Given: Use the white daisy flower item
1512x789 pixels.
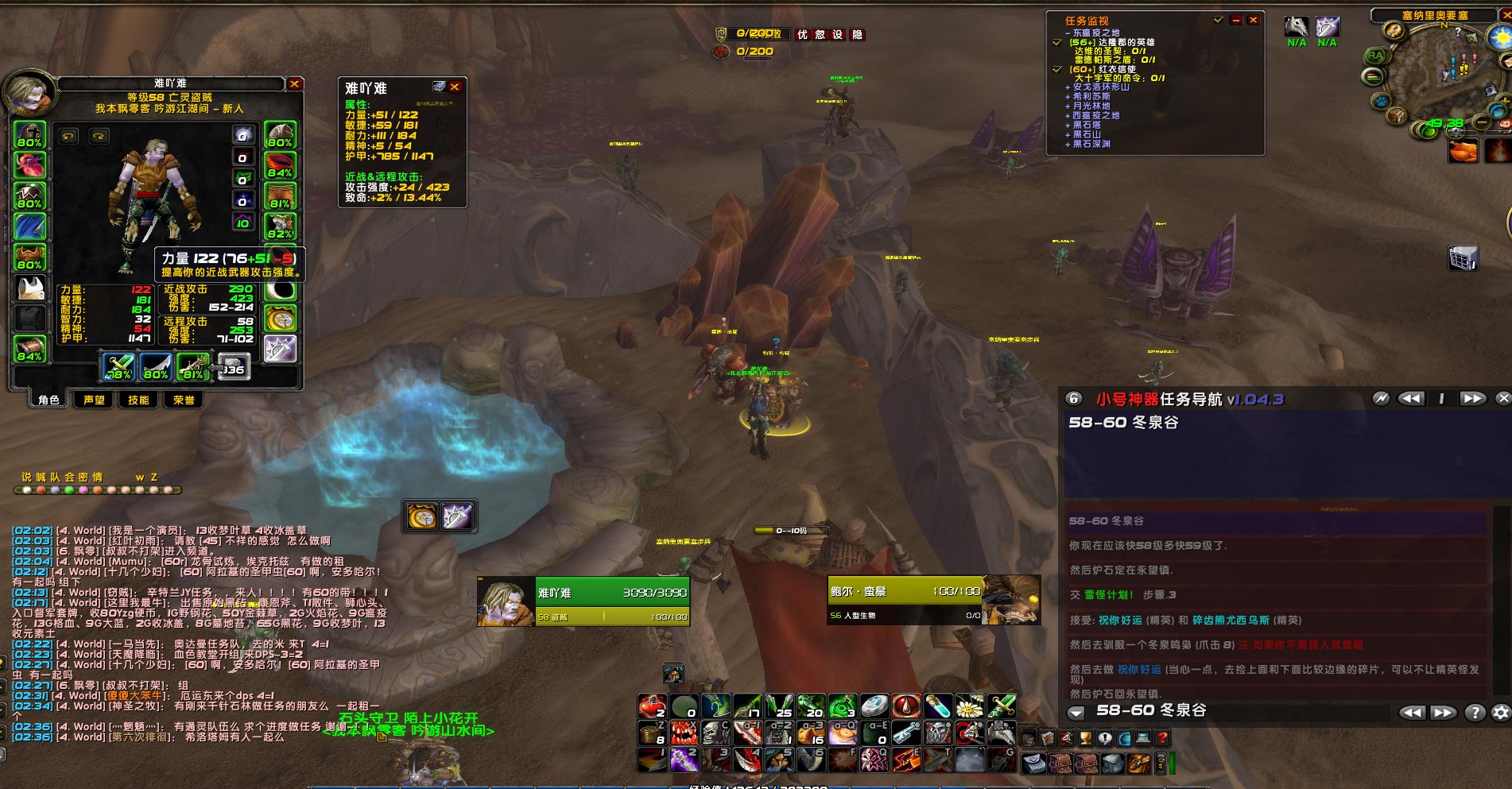Looking at the screenshot, I should click(969, 706).
